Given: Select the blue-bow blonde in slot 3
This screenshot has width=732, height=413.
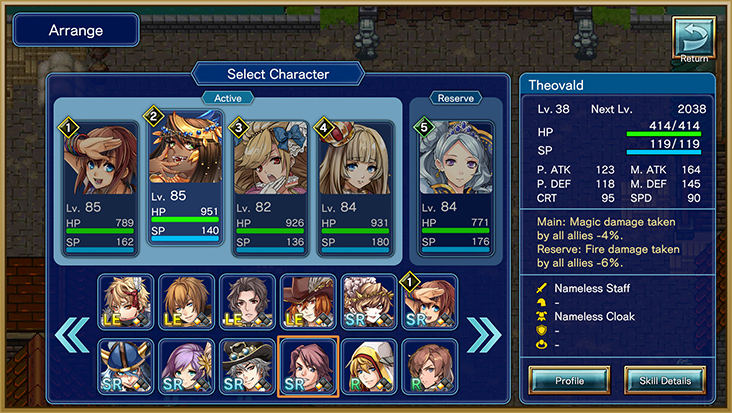Looking at the screenshot, I should [270, 186].
